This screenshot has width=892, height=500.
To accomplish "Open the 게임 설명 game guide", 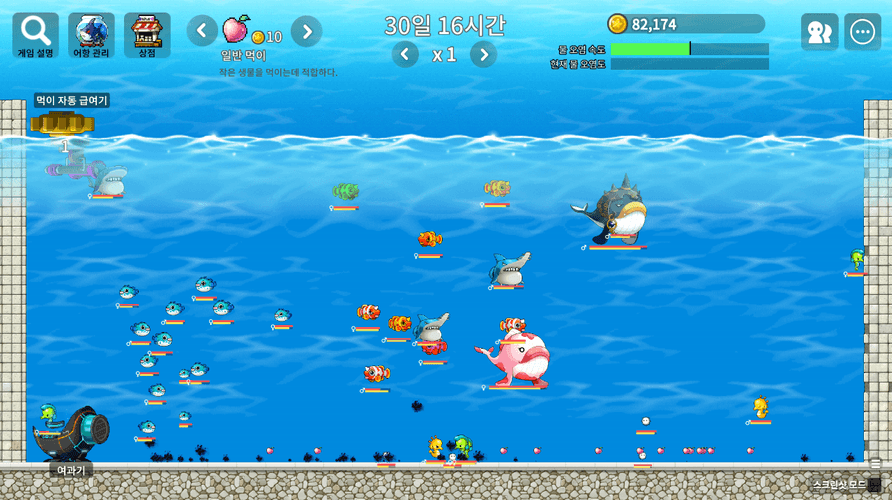I will tap(35, 35).
